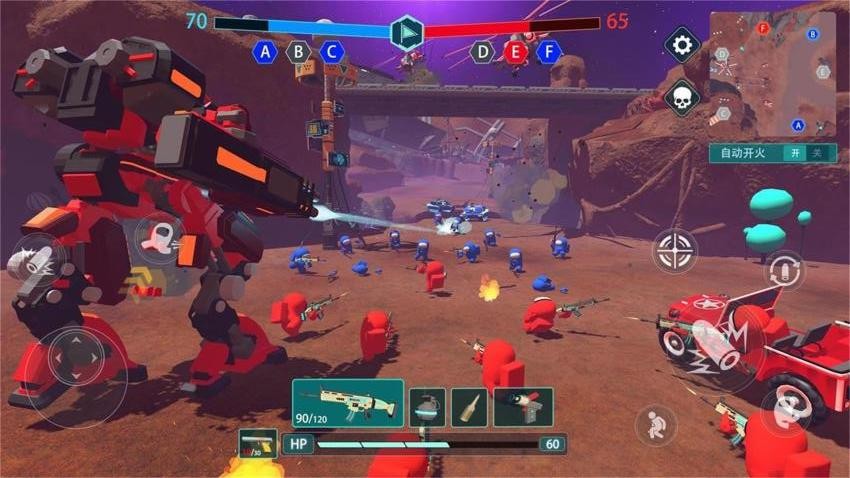Open the gear settings menu
Image resolution: width=850 pixels, height=478 pixels.
coord(682,45)
